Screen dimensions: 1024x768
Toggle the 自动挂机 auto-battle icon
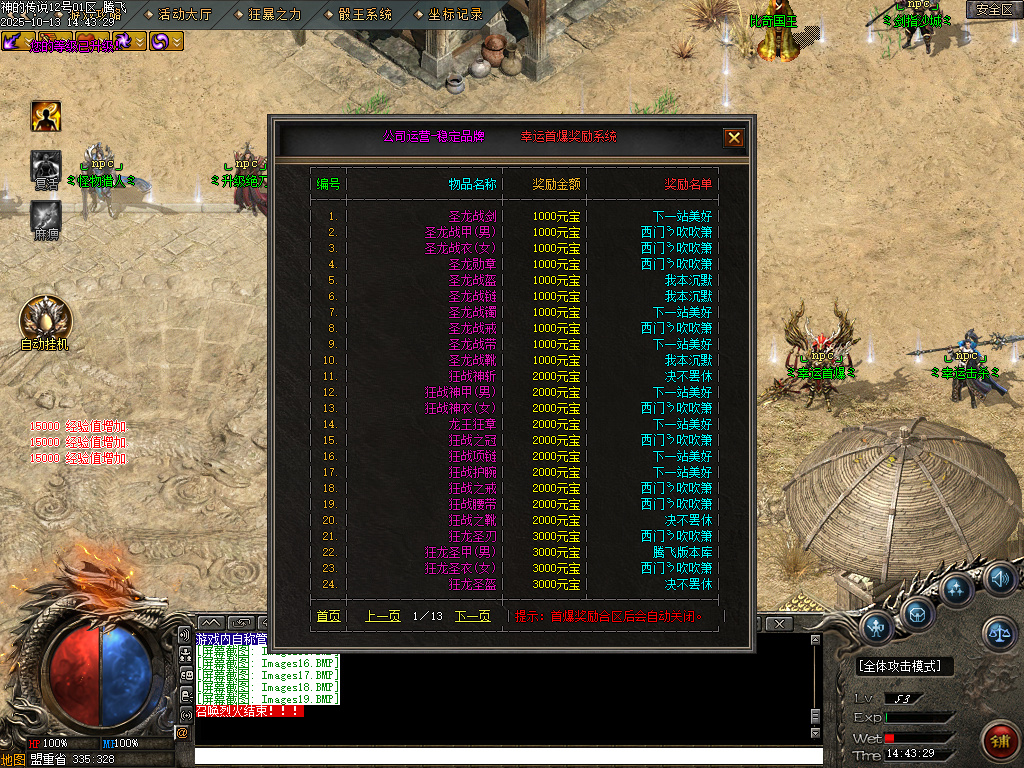[46, 320]
